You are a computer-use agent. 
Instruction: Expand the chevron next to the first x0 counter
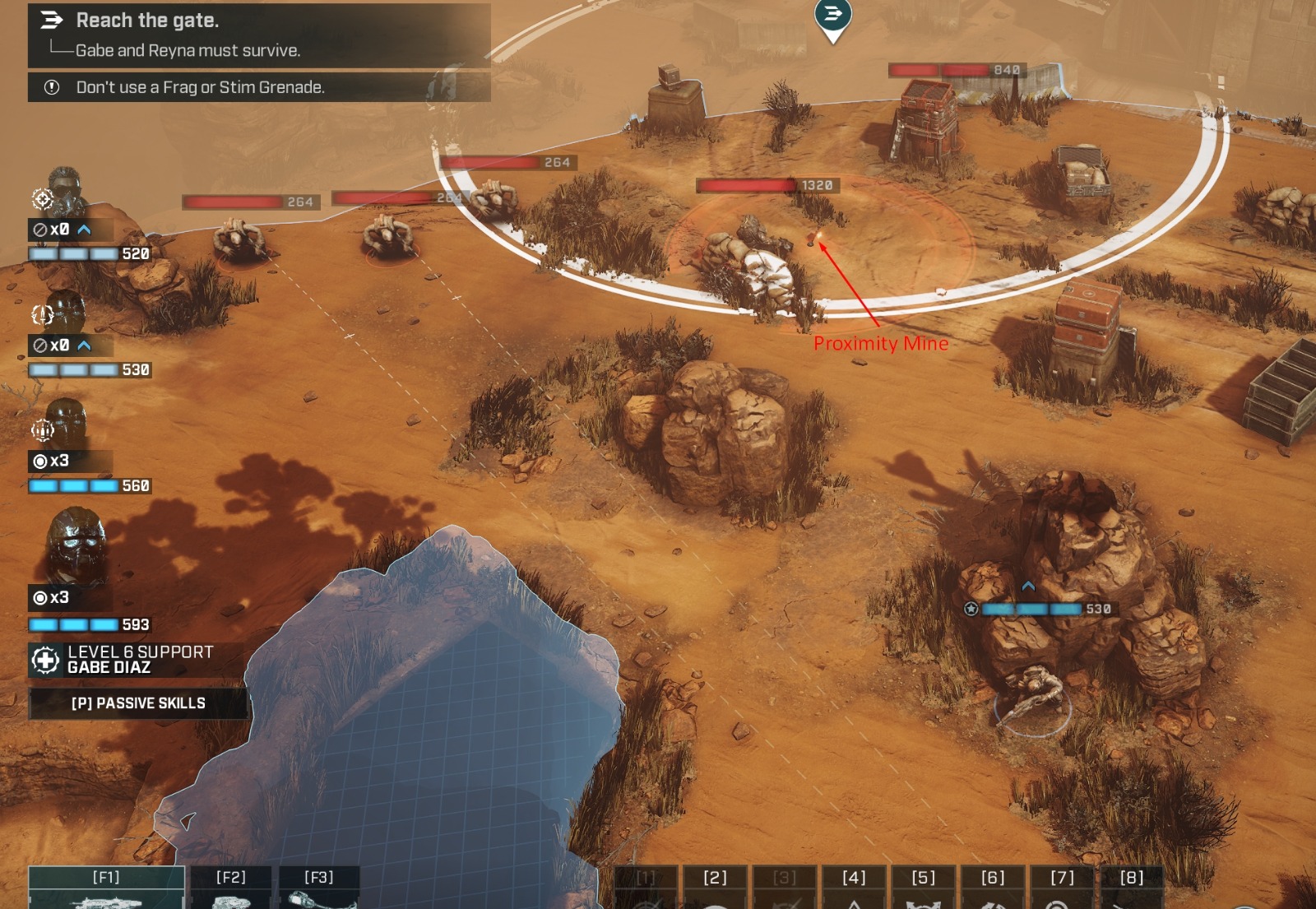[x=84, y=230]
